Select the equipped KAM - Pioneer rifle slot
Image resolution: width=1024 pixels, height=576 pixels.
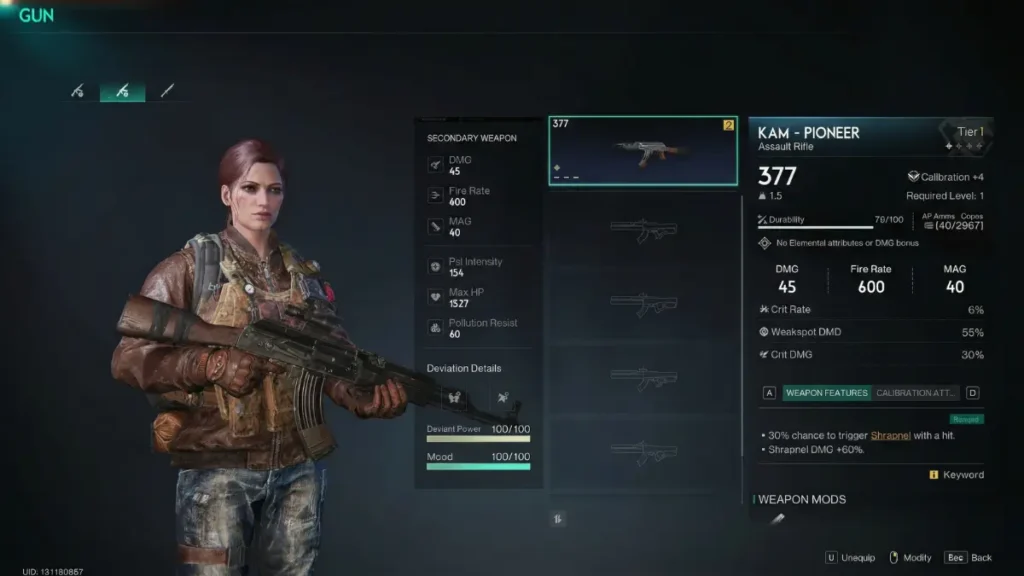coord(643,150)
